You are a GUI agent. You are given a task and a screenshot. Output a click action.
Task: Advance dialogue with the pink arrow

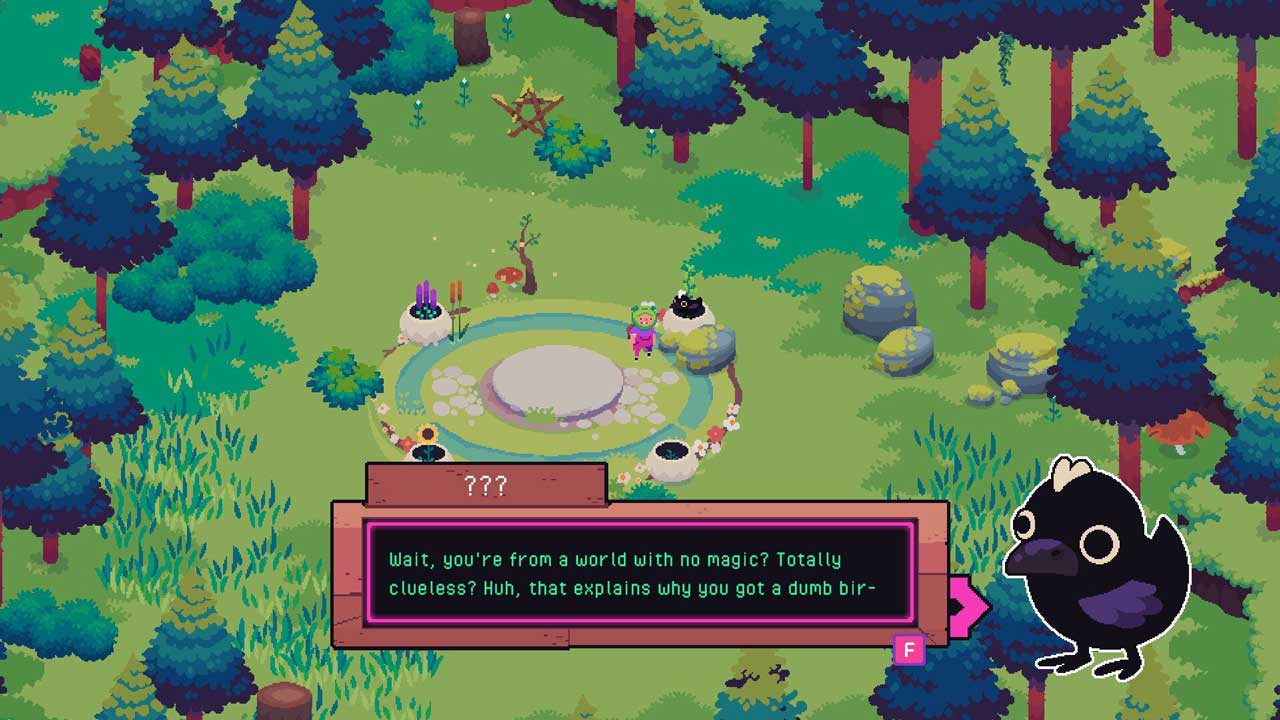(968, 604)
